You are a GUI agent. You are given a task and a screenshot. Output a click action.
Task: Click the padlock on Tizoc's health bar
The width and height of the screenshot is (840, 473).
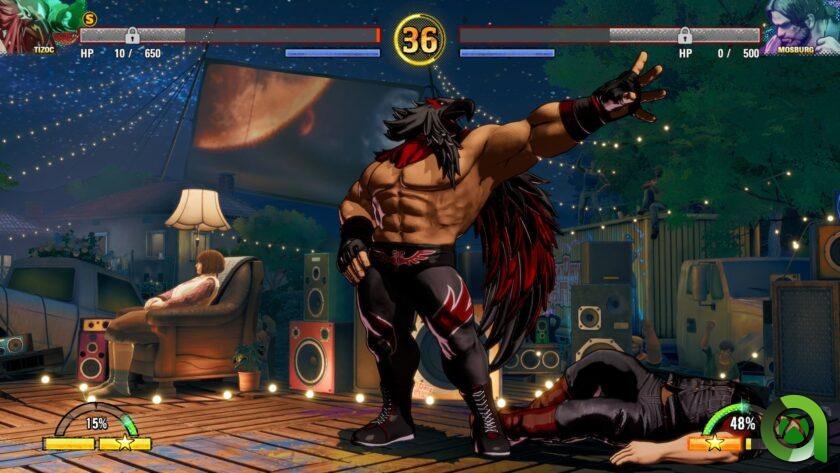131,36
